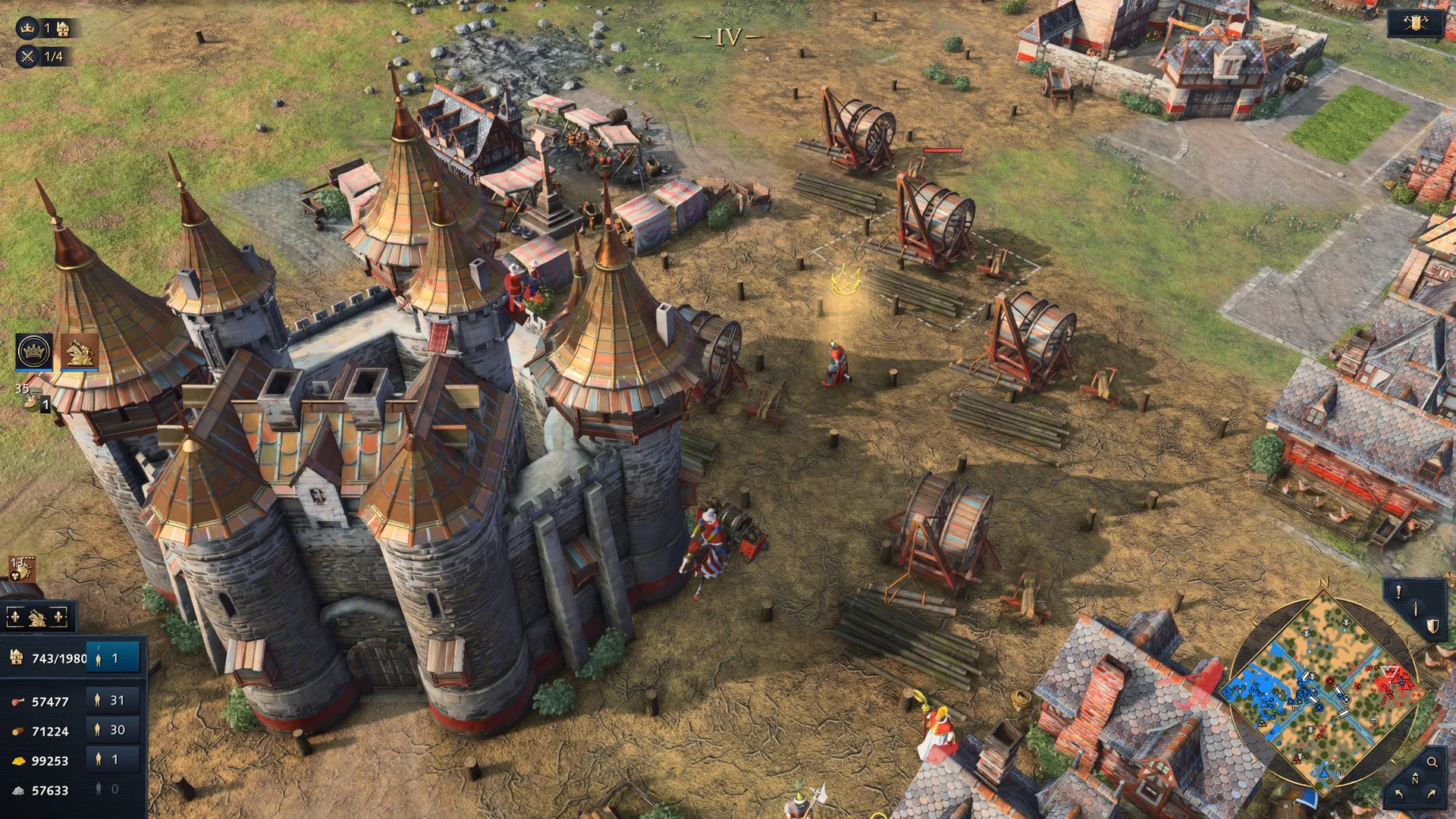Rotate camera left with curved arrow

pyautogui.click(x=1398, y=794)
